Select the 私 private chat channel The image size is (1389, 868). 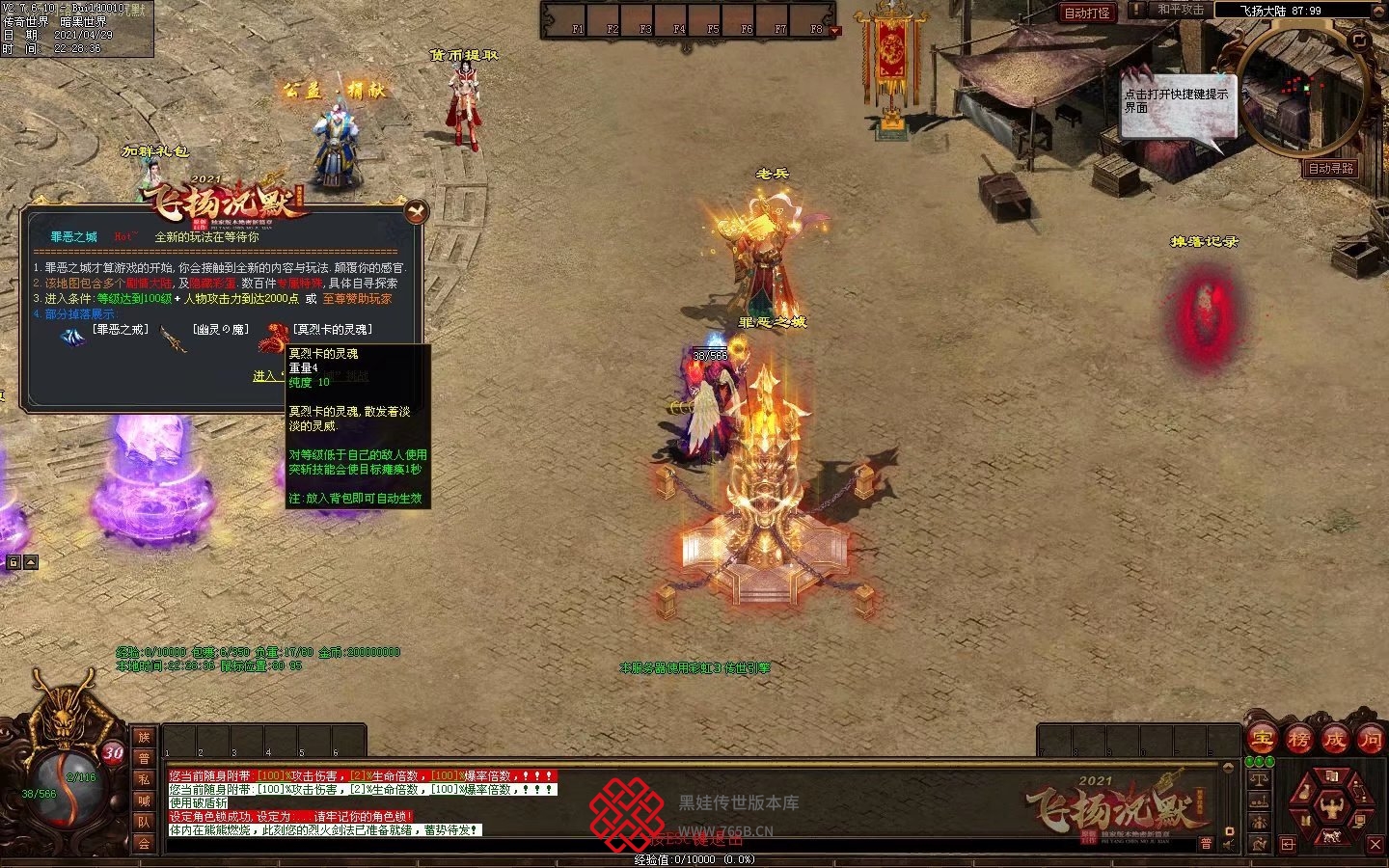point(144,780)
